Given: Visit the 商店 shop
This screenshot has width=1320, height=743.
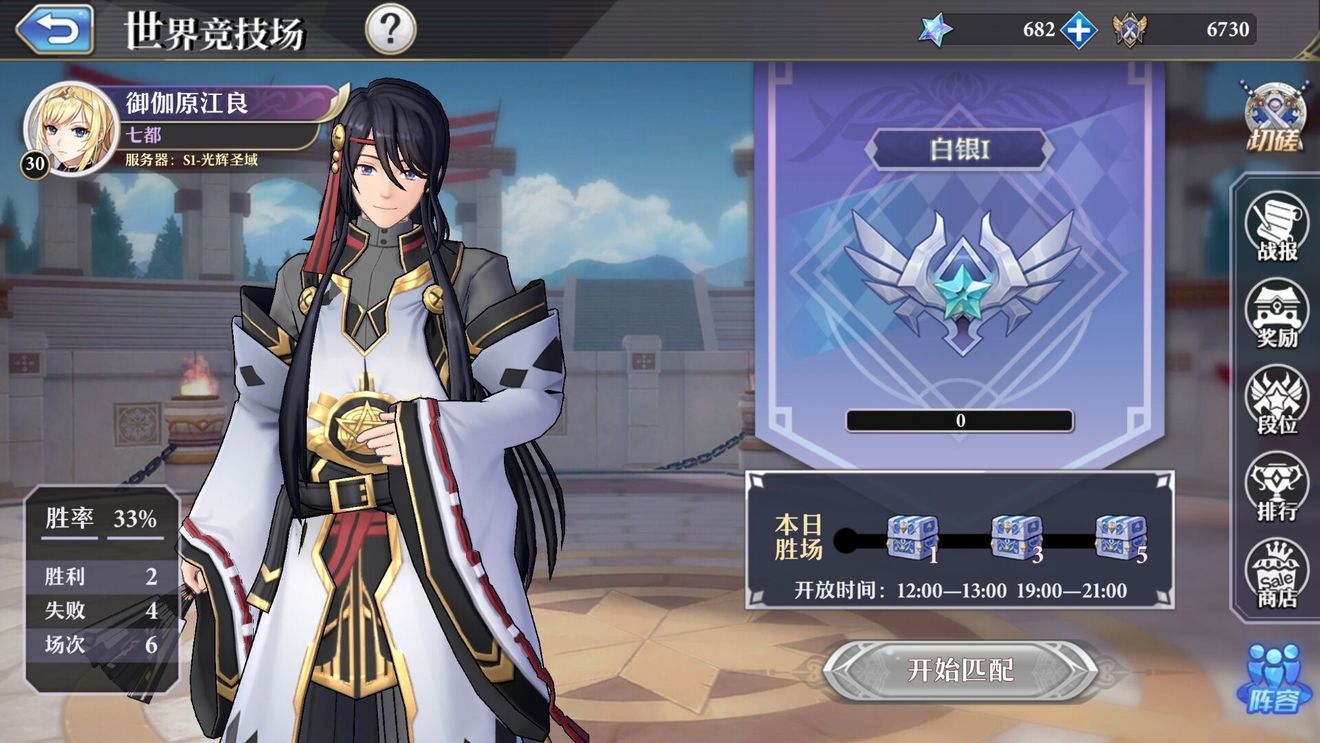Looking at the screenshot, I should coord(1277,574).
